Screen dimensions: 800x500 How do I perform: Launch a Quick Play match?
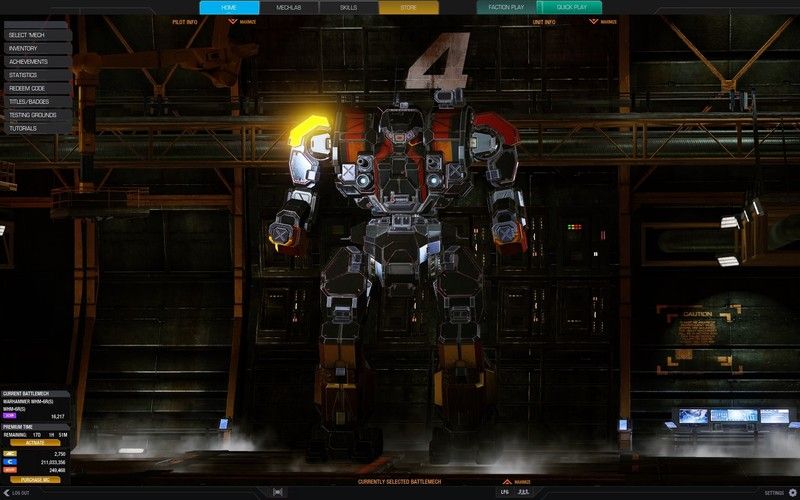click(x=571, y=7)
